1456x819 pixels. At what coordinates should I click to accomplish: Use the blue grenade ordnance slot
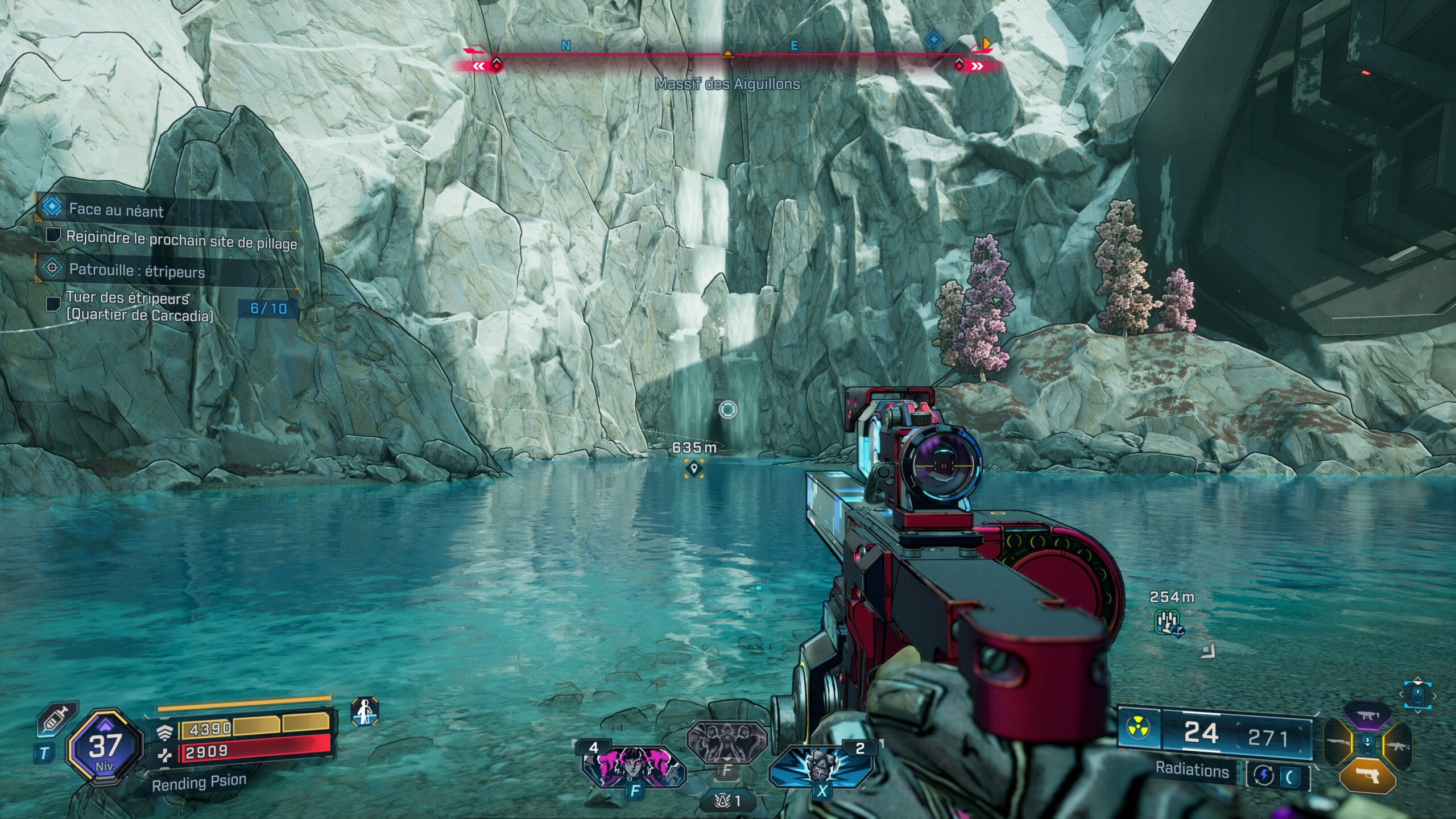point(821,766)
